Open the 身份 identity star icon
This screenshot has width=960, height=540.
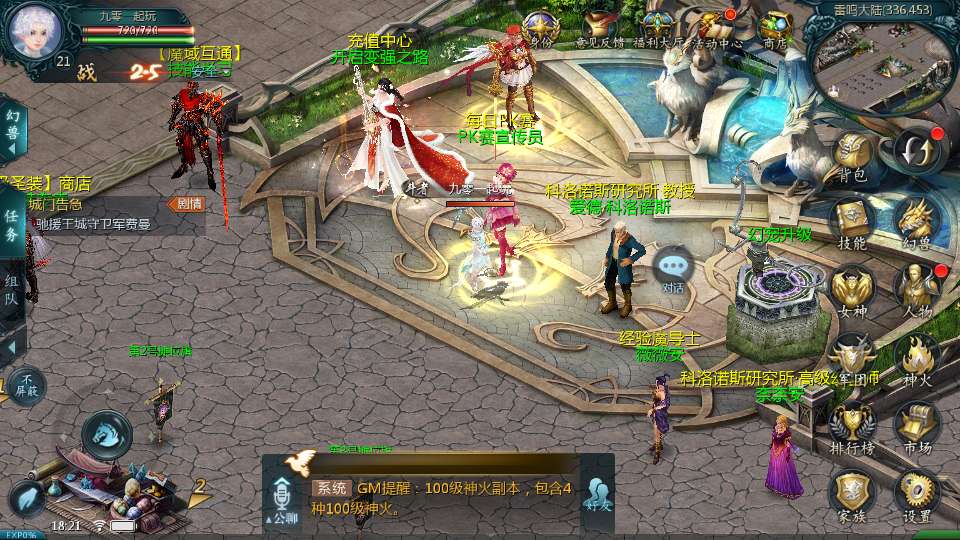point(541,26)
